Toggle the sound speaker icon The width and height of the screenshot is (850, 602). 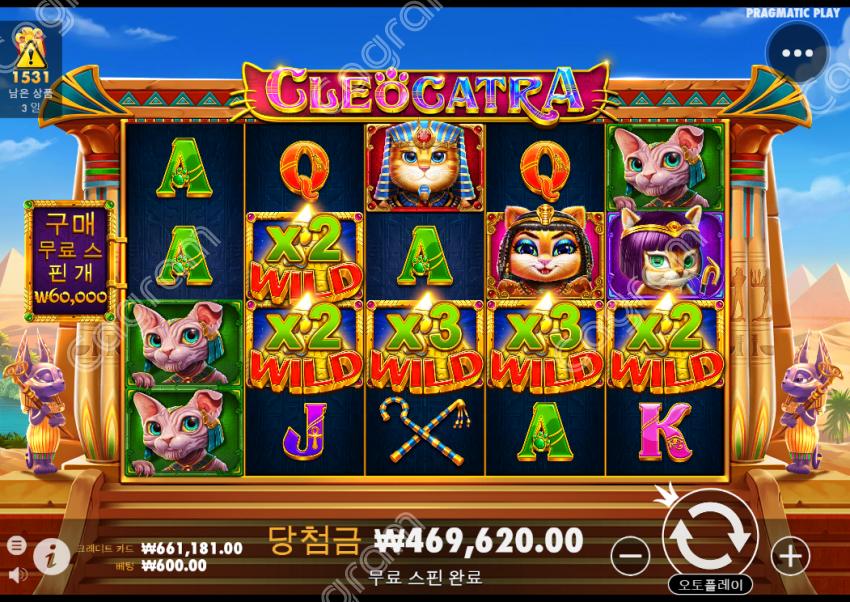[17, 574]
